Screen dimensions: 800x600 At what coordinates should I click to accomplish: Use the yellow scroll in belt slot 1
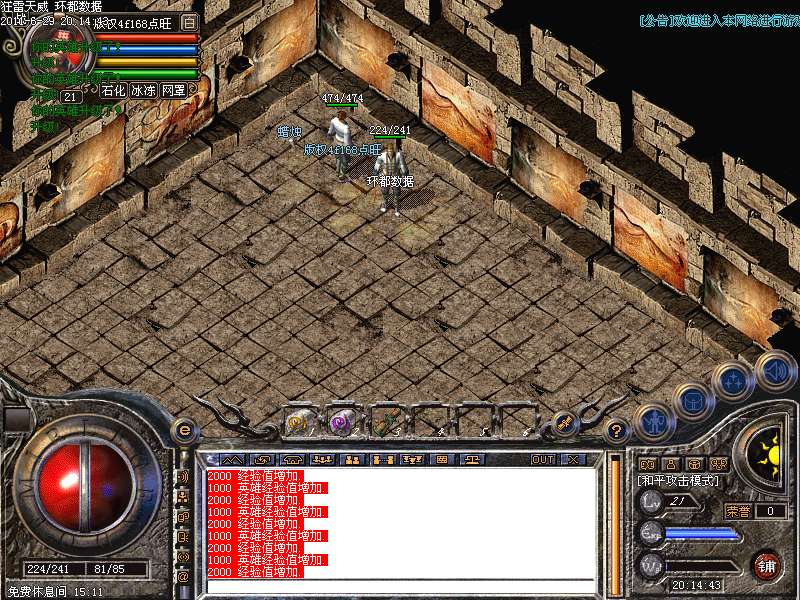coord(298,422)
